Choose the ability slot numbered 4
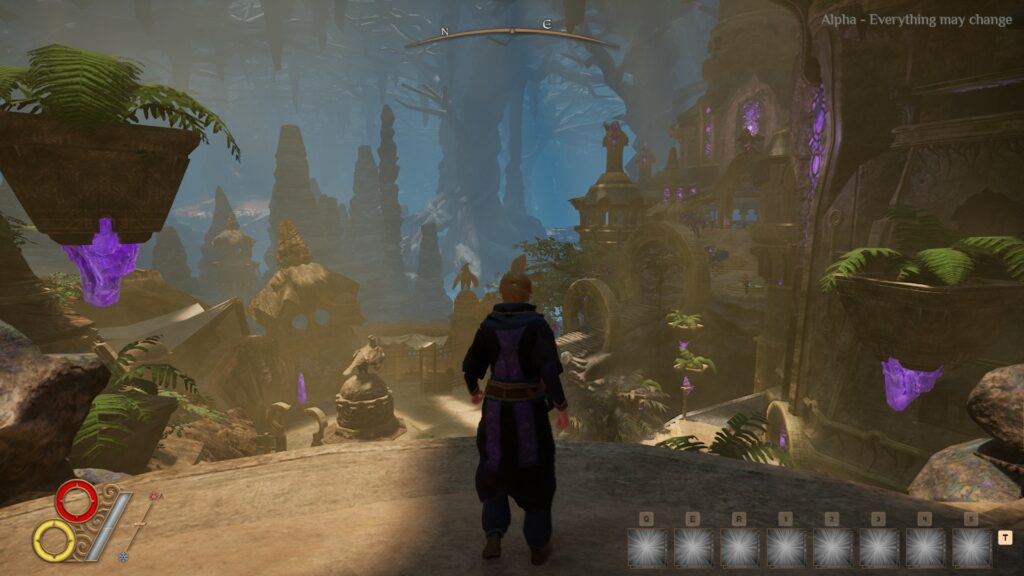 925,547
